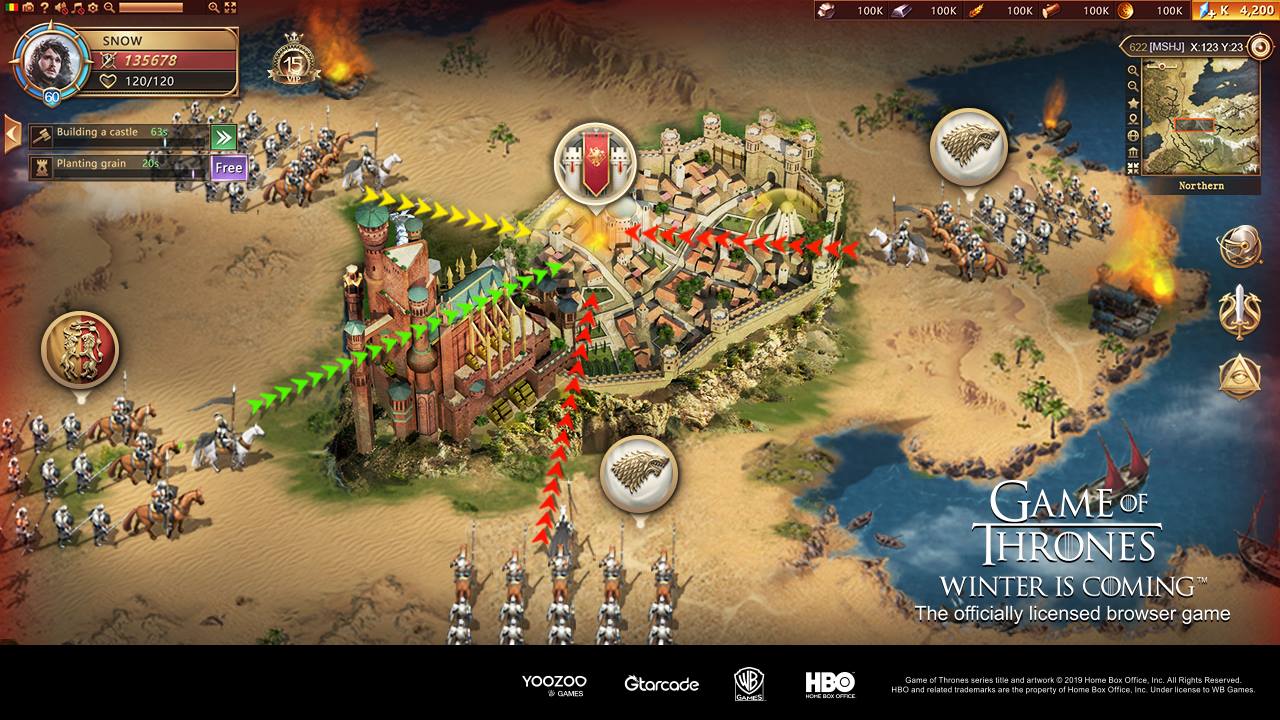Click the globe world-map icon beside the minimap
This screenshot has height=720, width=1280.
pos(1133,136)
